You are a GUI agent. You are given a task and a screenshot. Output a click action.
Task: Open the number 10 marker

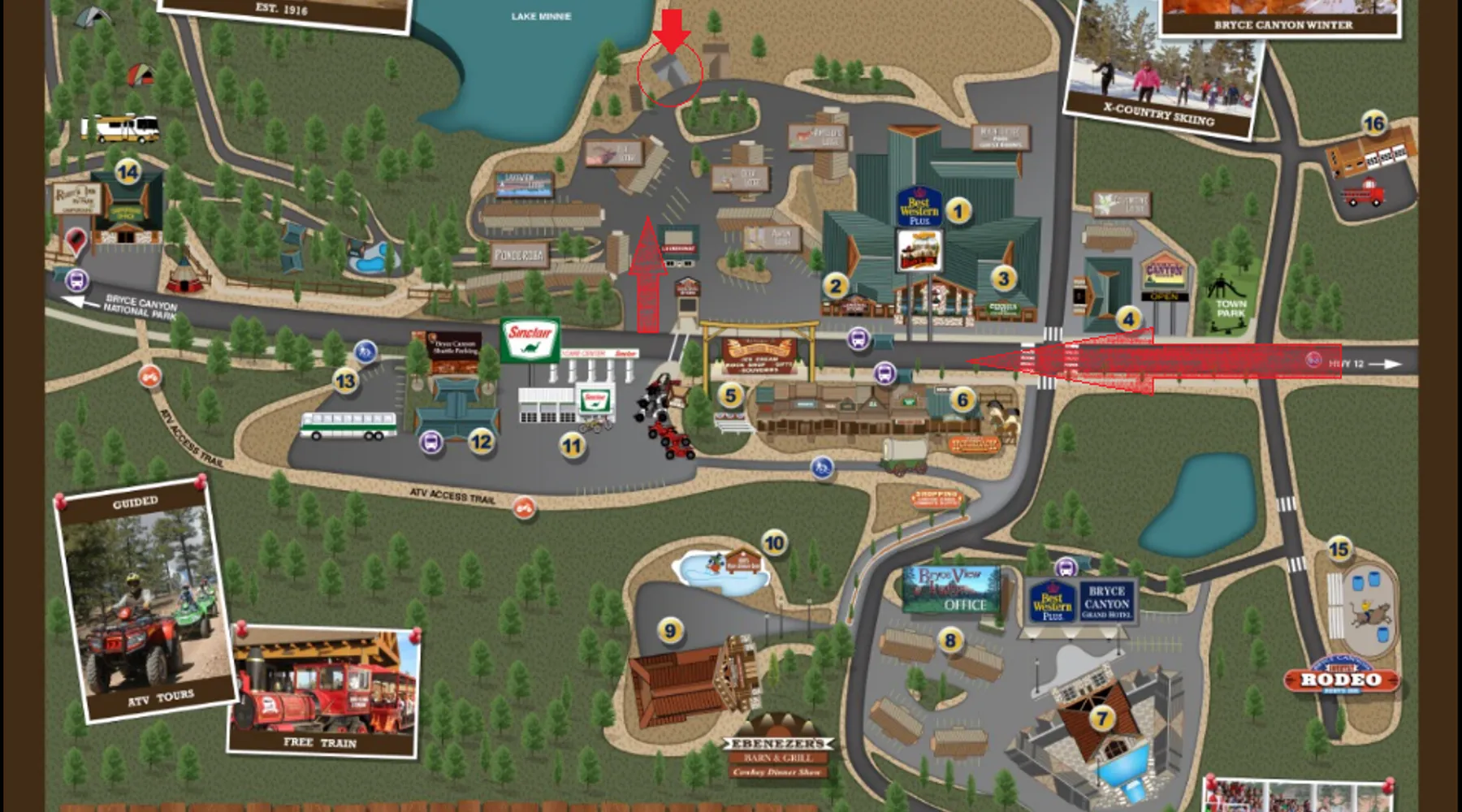point(774,542)
